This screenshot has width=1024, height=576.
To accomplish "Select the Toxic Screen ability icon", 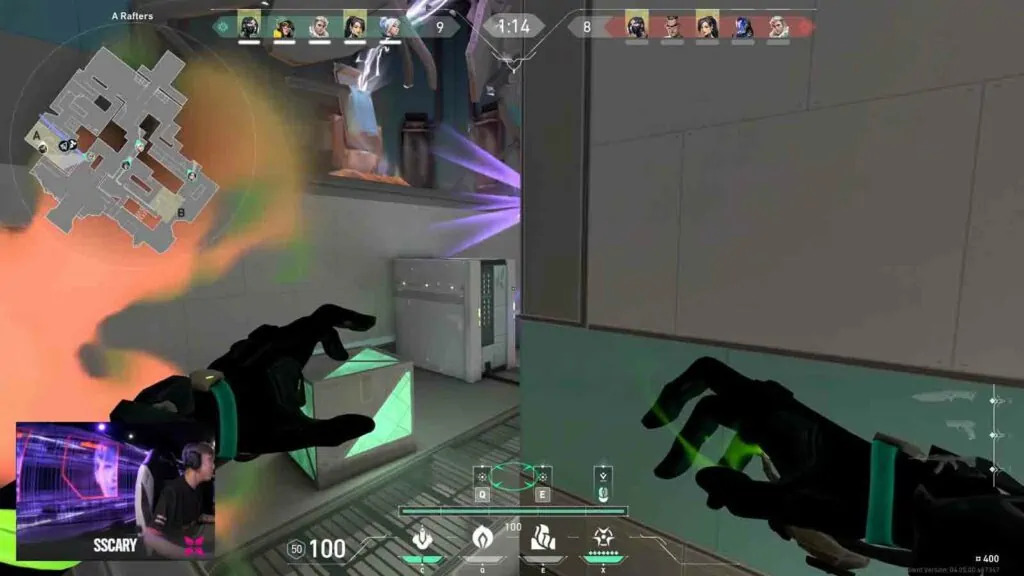I will point(539,539).
